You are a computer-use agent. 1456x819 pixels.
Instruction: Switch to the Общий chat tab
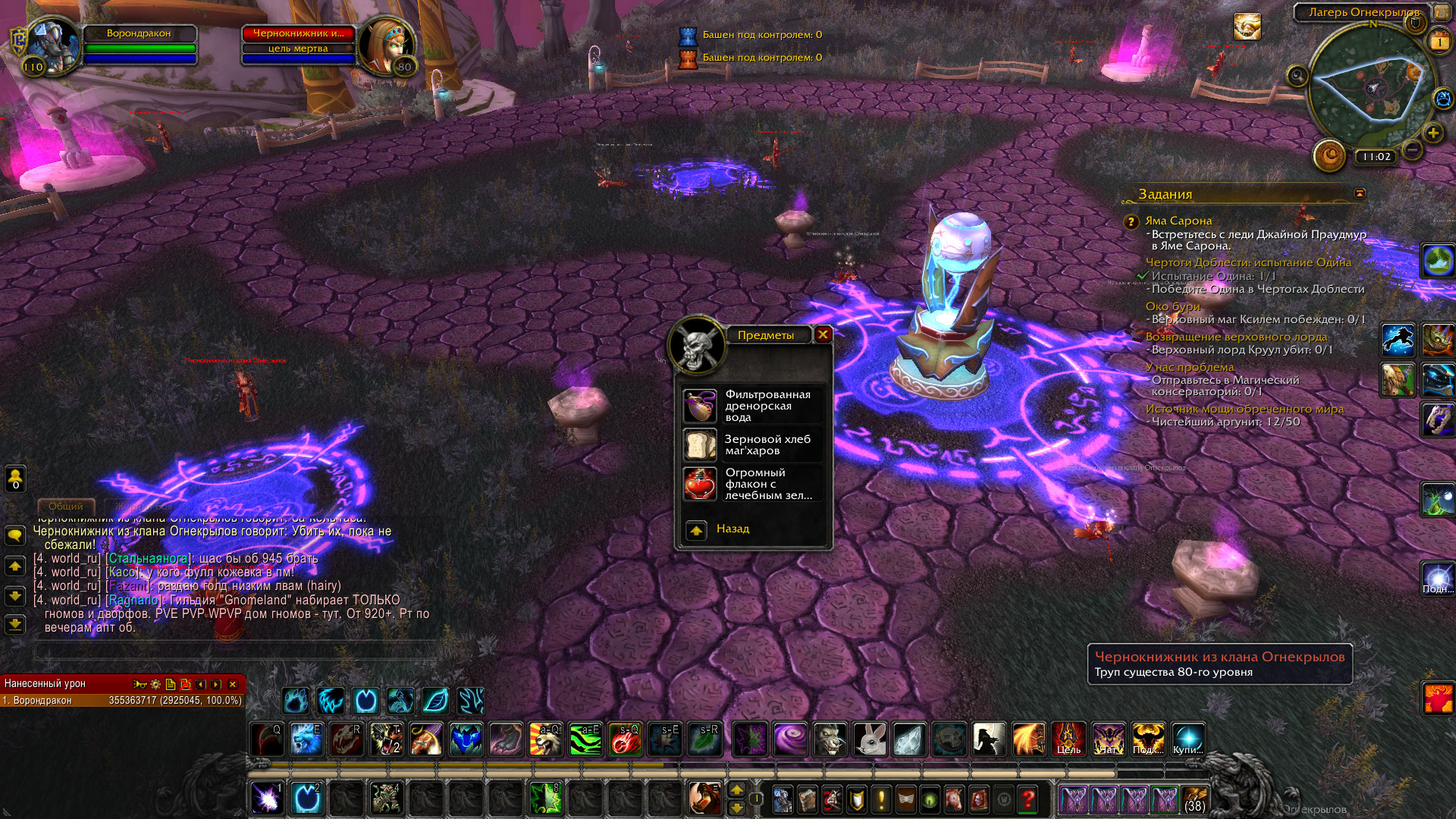[66, 506]
